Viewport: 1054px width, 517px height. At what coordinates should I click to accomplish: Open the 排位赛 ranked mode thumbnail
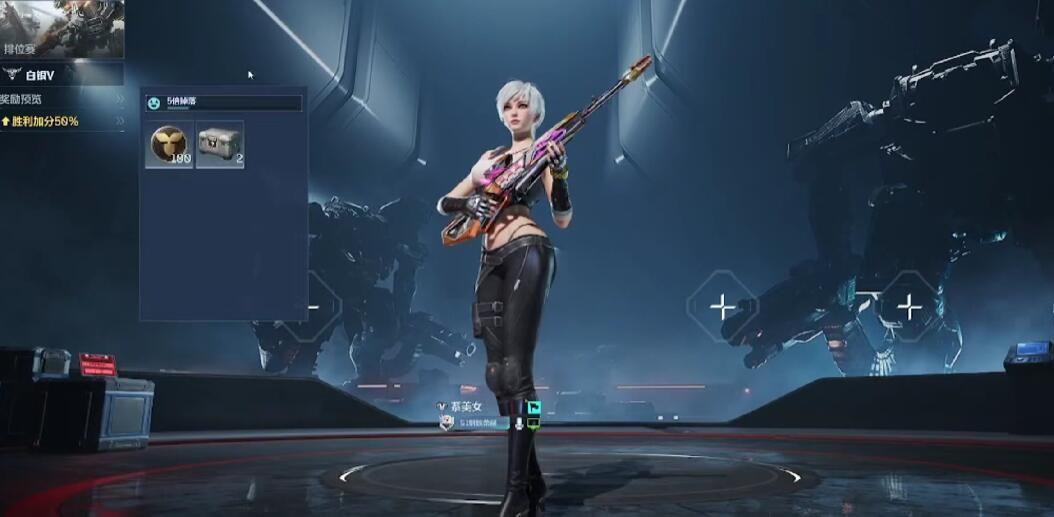(62, 29)
